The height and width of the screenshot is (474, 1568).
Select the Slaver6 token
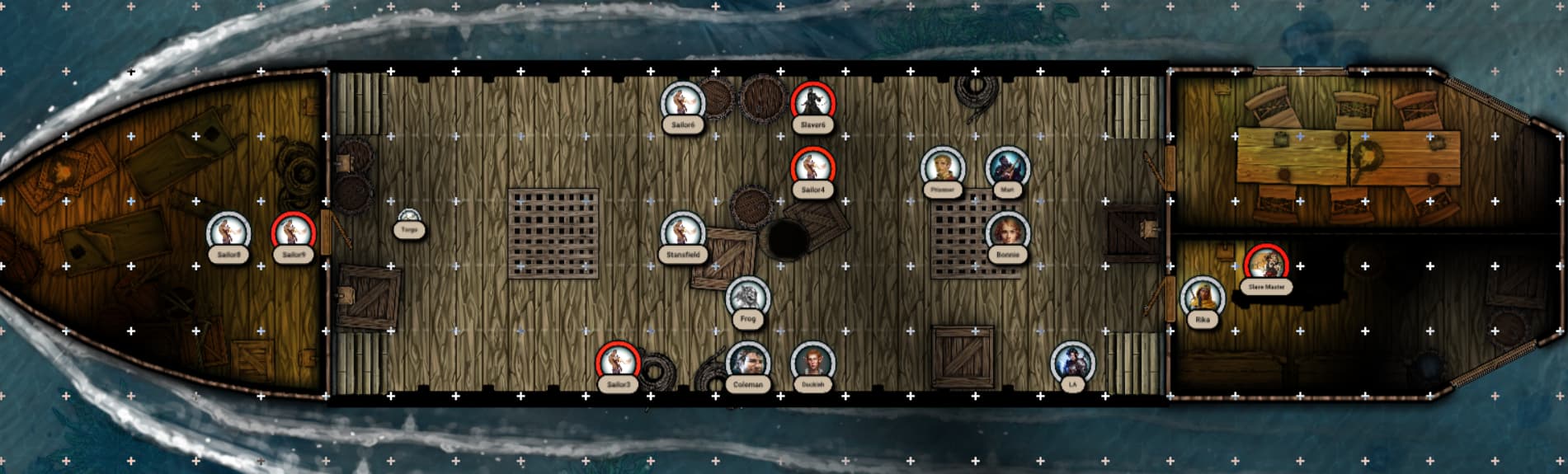(x=812, y=102)
